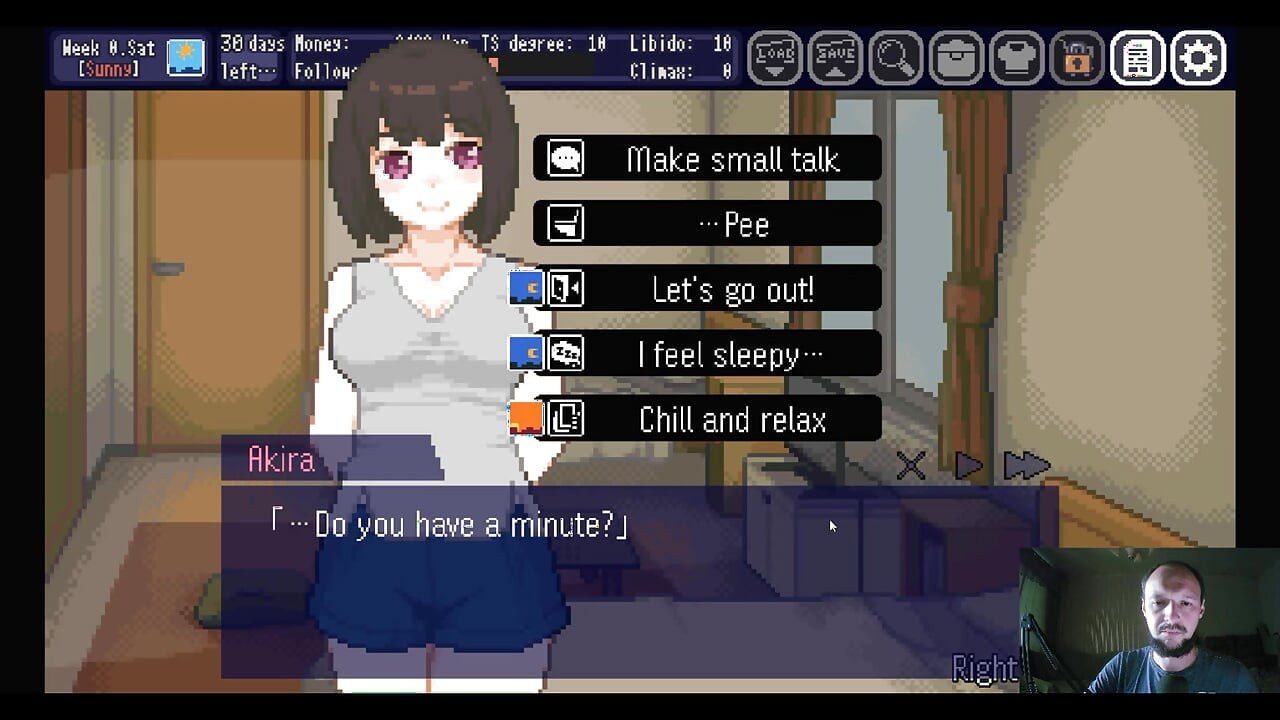This screenshot has width=1280, height=720.
Task: Select the "Pee" dialogue choice
Action: pos(707,224)
